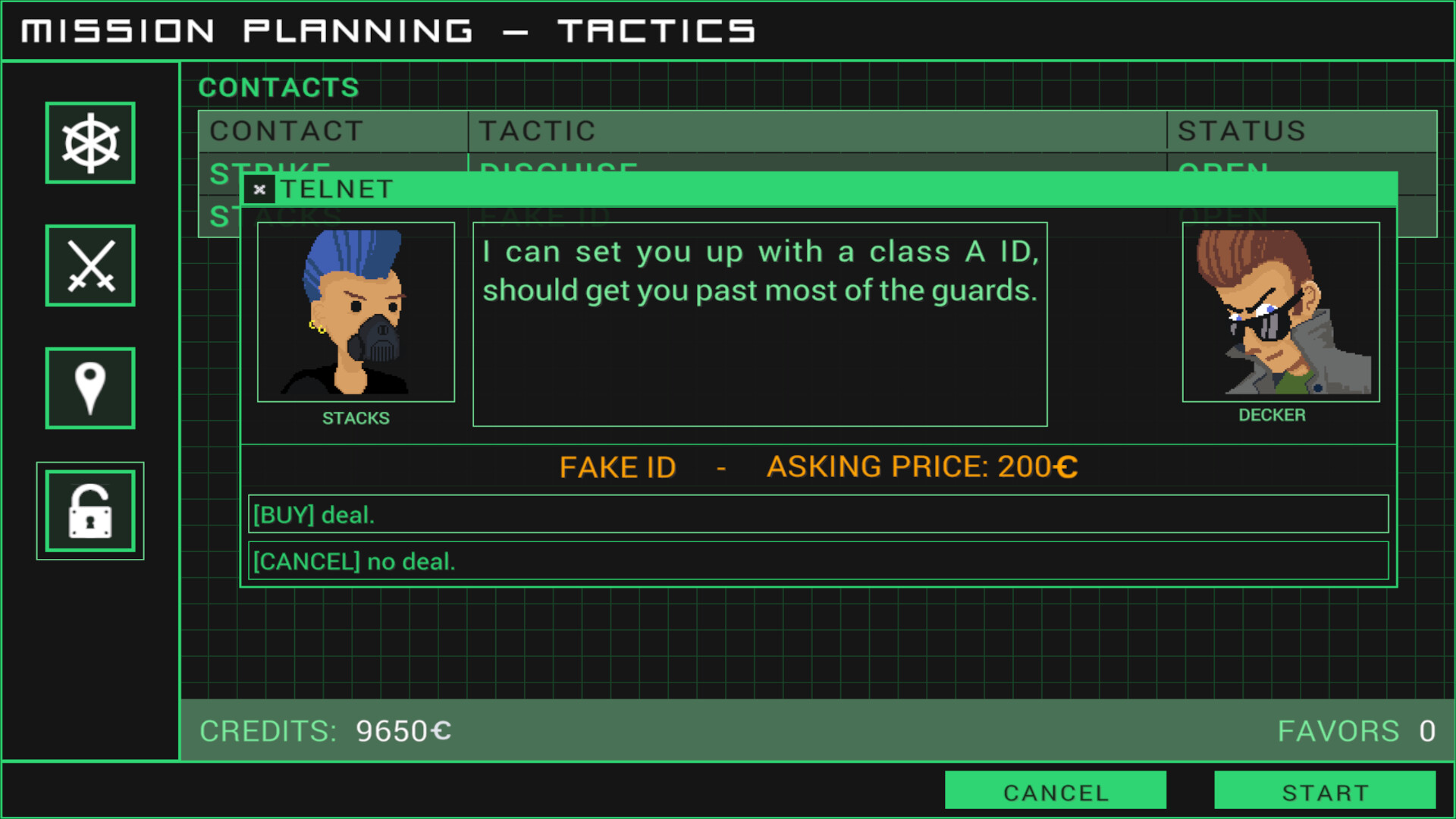This screenshot has height=819, width=1456.
Task: Click the unlocked padlock sidebar icon
Action: coord(89,510)
